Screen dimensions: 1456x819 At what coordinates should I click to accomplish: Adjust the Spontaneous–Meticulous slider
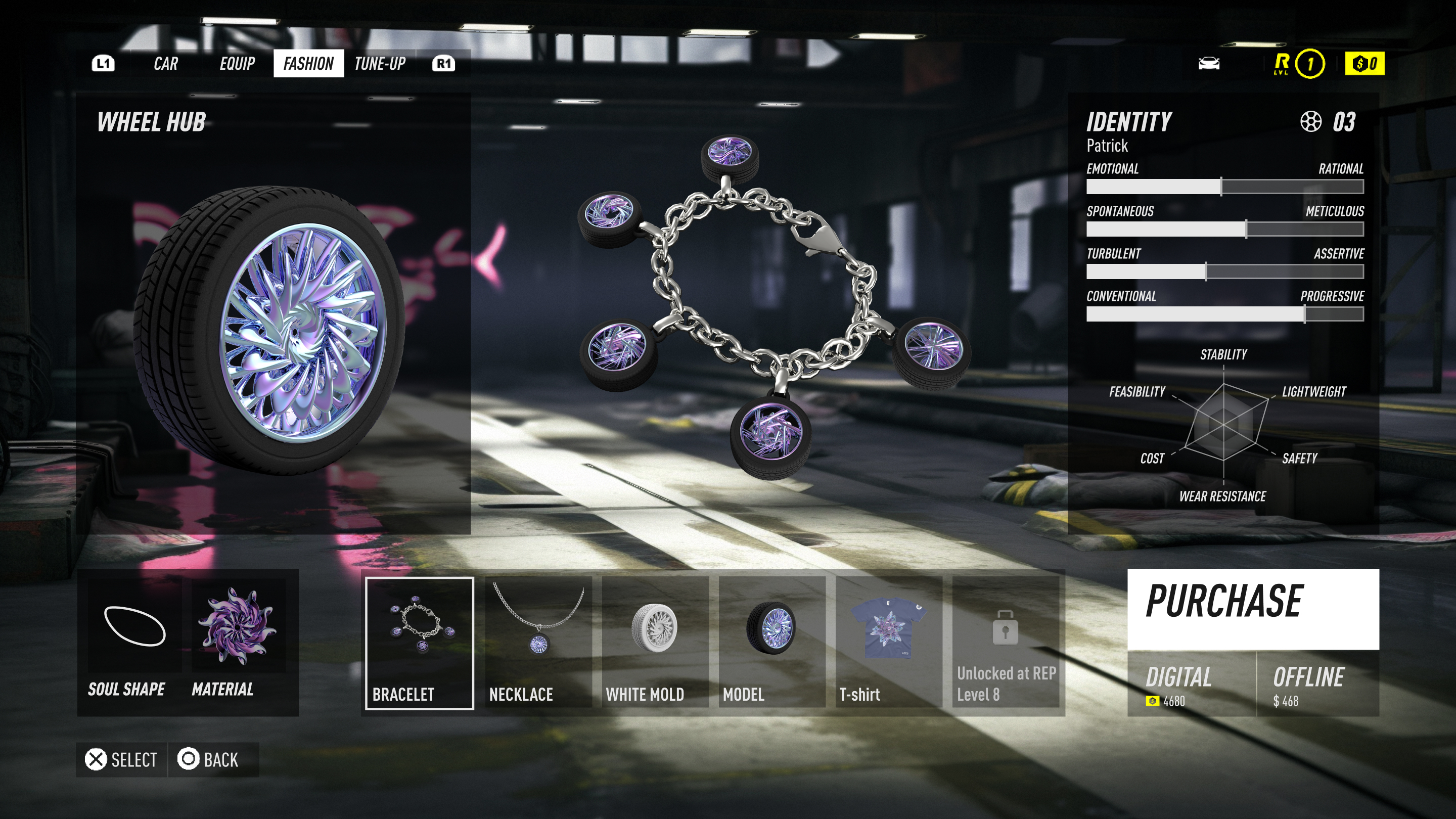[x=1246, y=229]
